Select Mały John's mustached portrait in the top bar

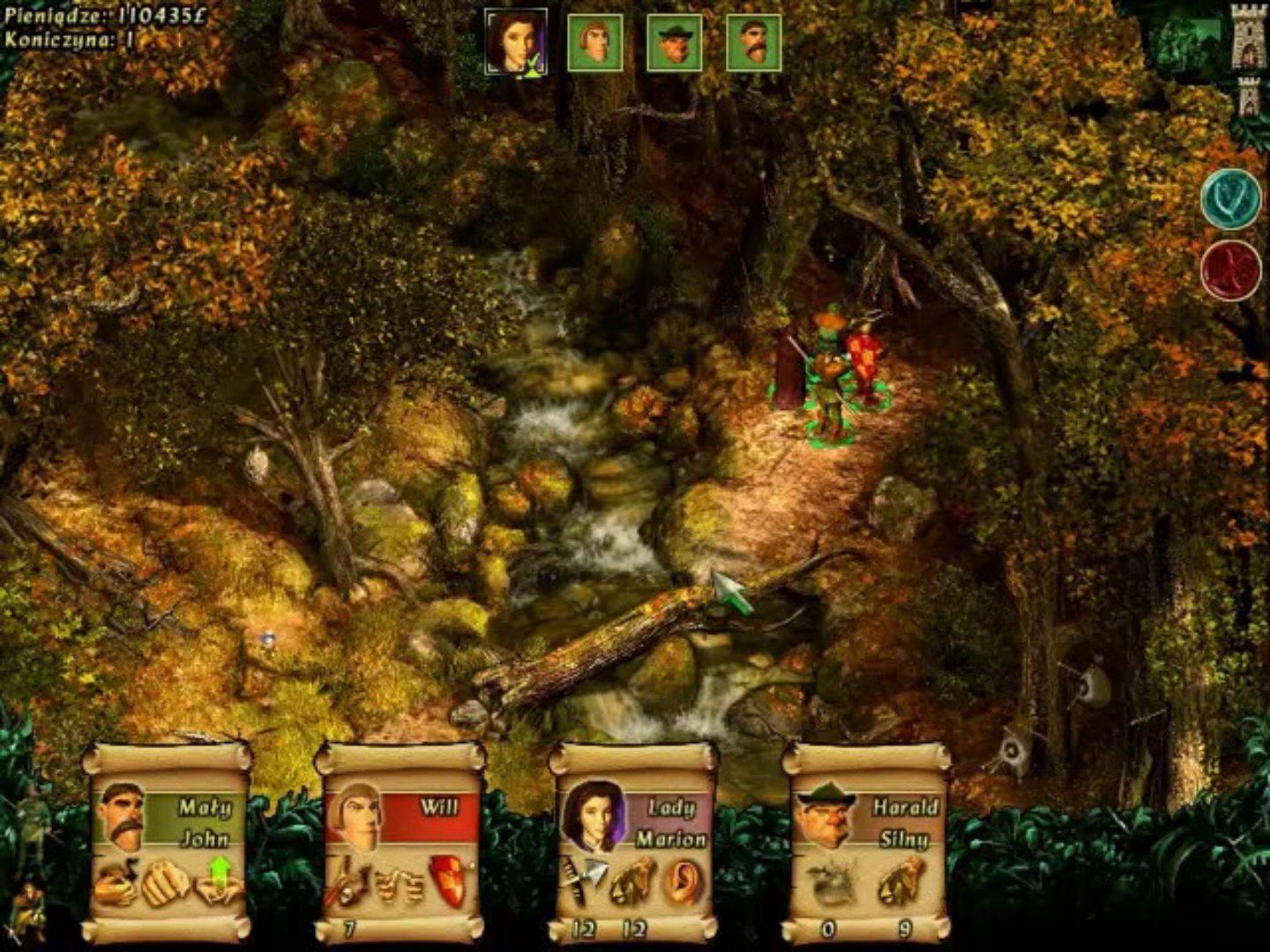[x=753, y=42]
